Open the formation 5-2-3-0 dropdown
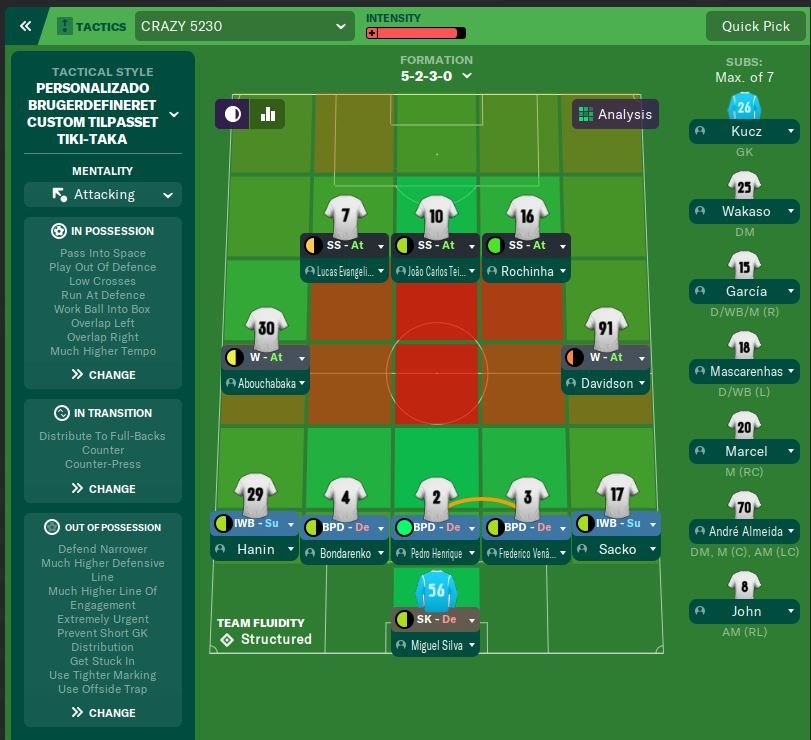This screenshot has height=740, width=811. coord(436,75)
